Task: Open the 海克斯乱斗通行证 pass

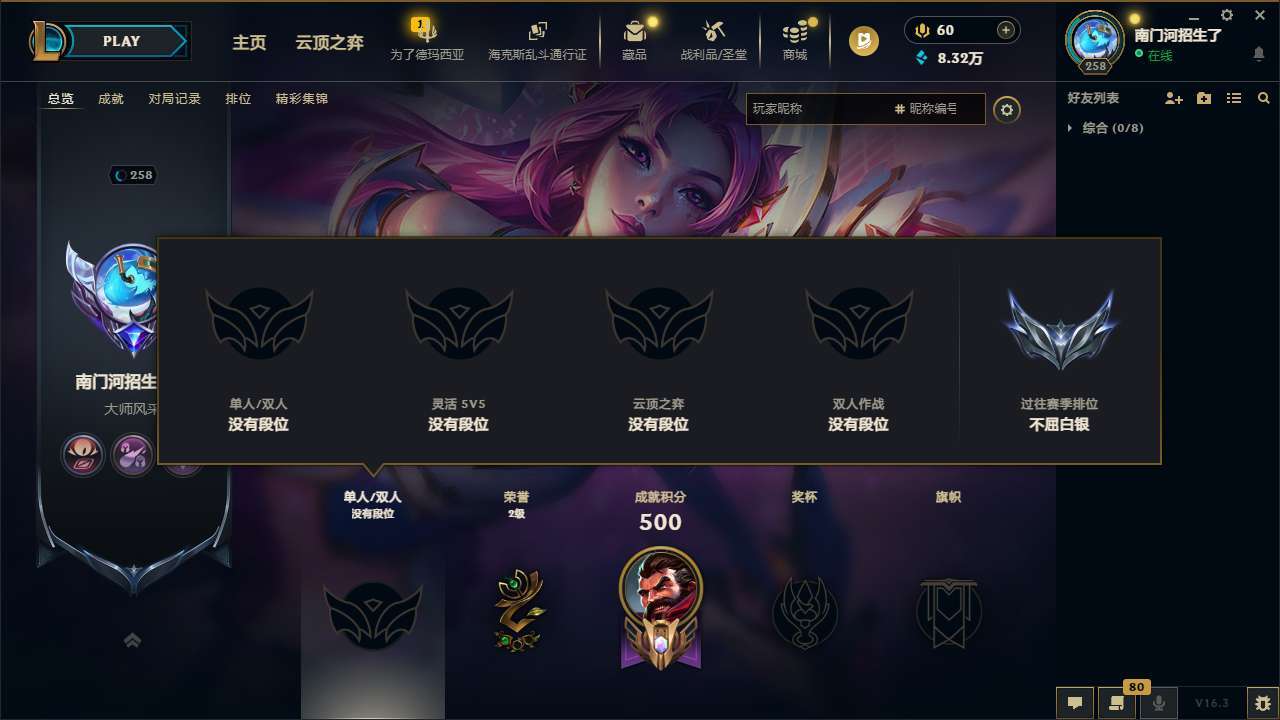Action: [537, 40]
